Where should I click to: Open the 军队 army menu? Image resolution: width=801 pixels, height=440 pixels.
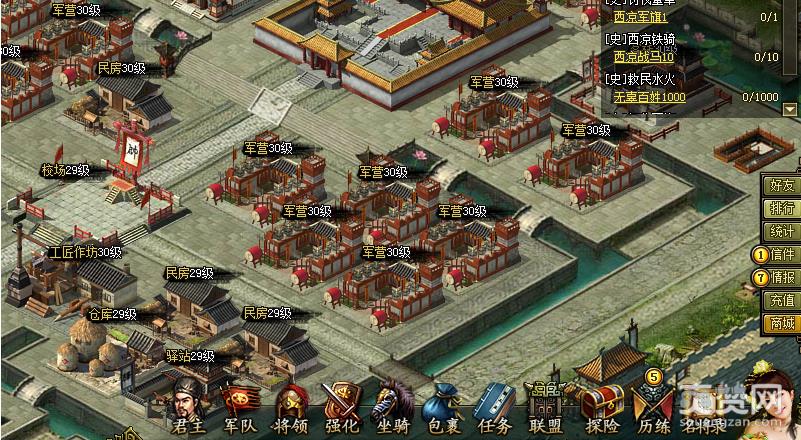pyautogui.click(x=240, y=407)
